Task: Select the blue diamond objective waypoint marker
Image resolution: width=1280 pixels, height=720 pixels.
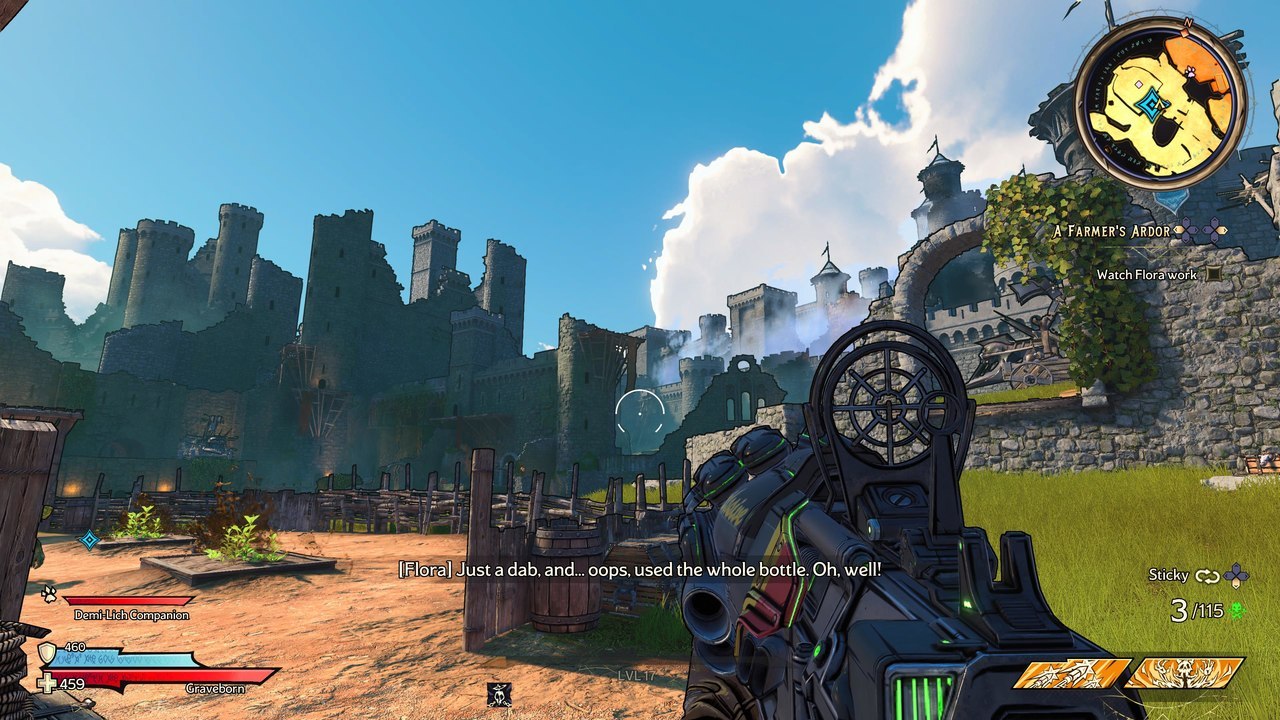Action: click(x=89, y=540)
